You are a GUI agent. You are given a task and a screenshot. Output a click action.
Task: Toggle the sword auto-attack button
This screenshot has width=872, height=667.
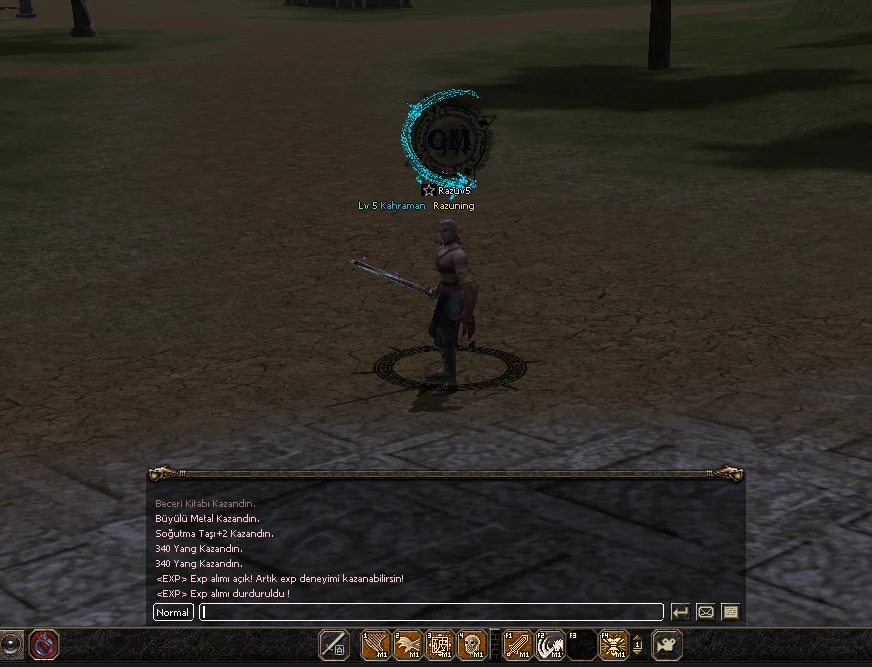tap(334, 645)
